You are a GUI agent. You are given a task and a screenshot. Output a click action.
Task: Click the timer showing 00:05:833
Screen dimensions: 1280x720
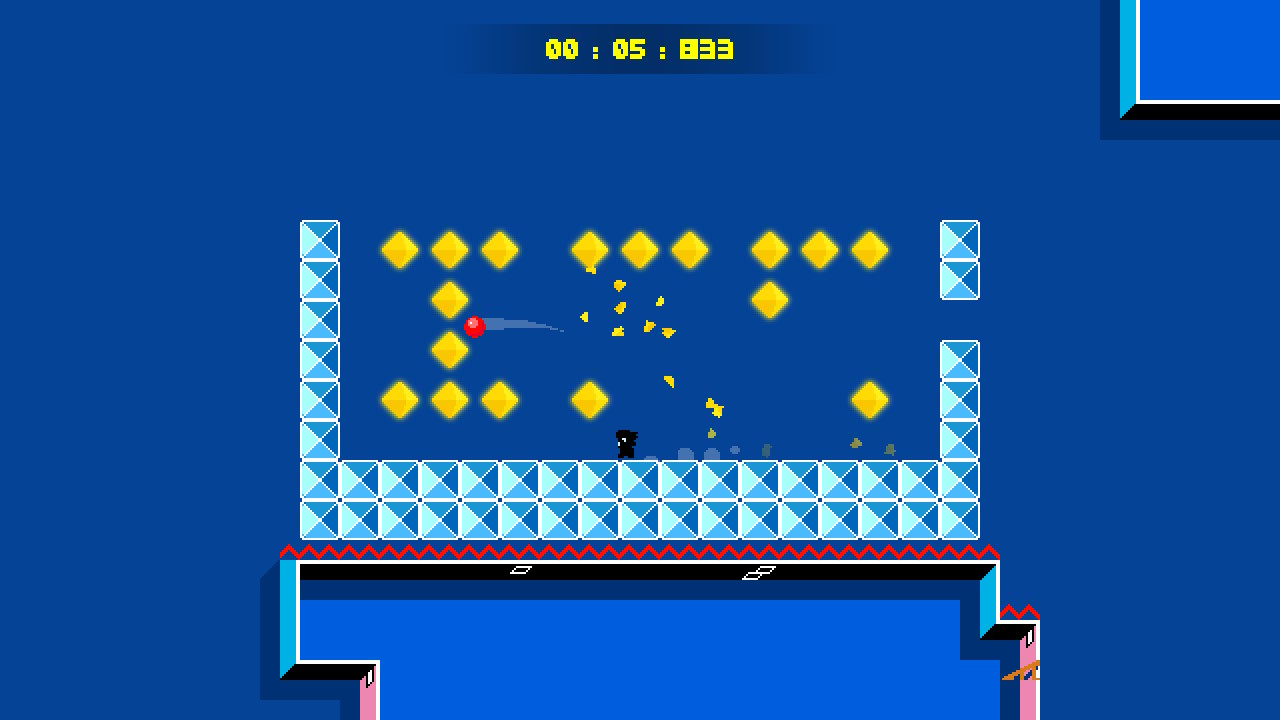pos(640,48)
